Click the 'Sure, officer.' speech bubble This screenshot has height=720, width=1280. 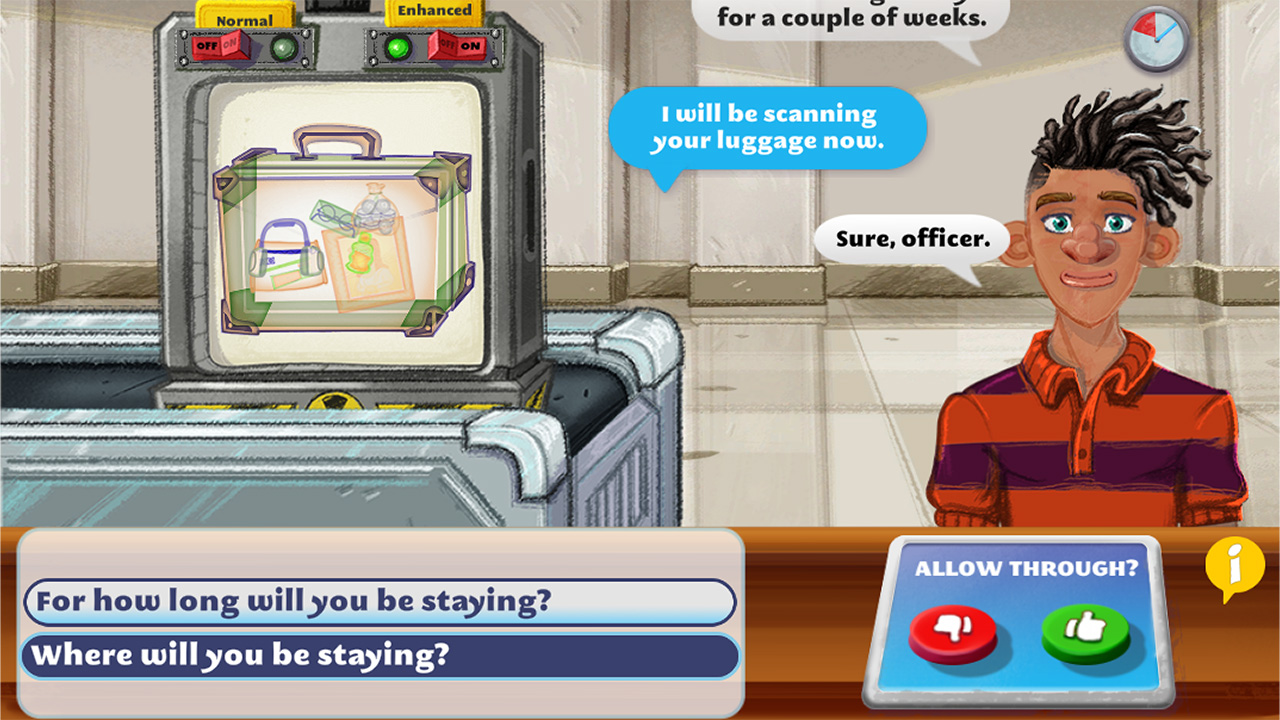coord(910,239)
